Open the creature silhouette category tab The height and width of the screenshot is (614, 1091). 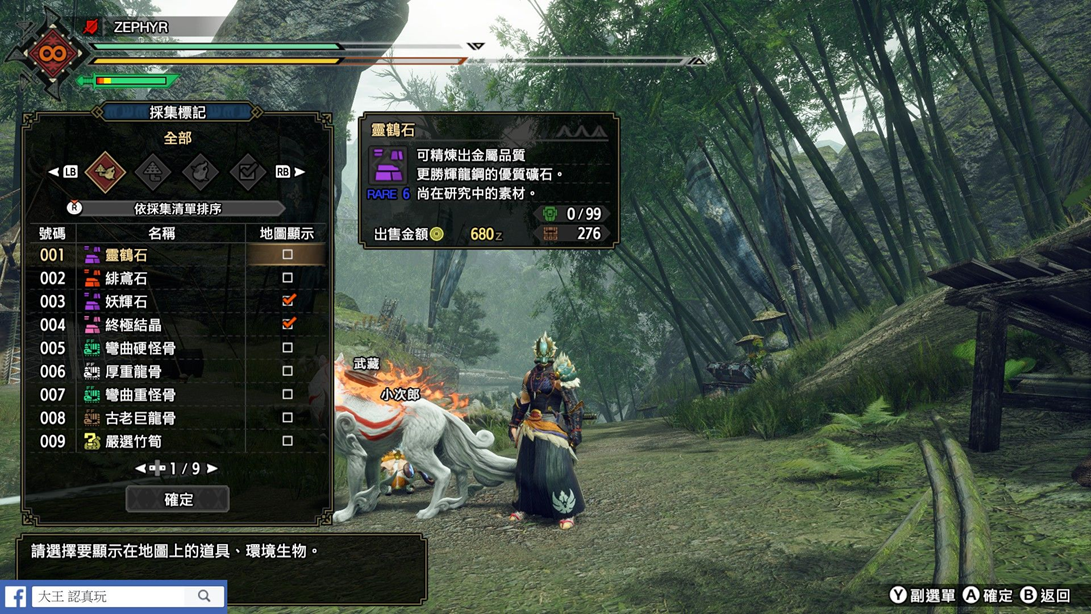pyautogui.click(x=200, y=172)
